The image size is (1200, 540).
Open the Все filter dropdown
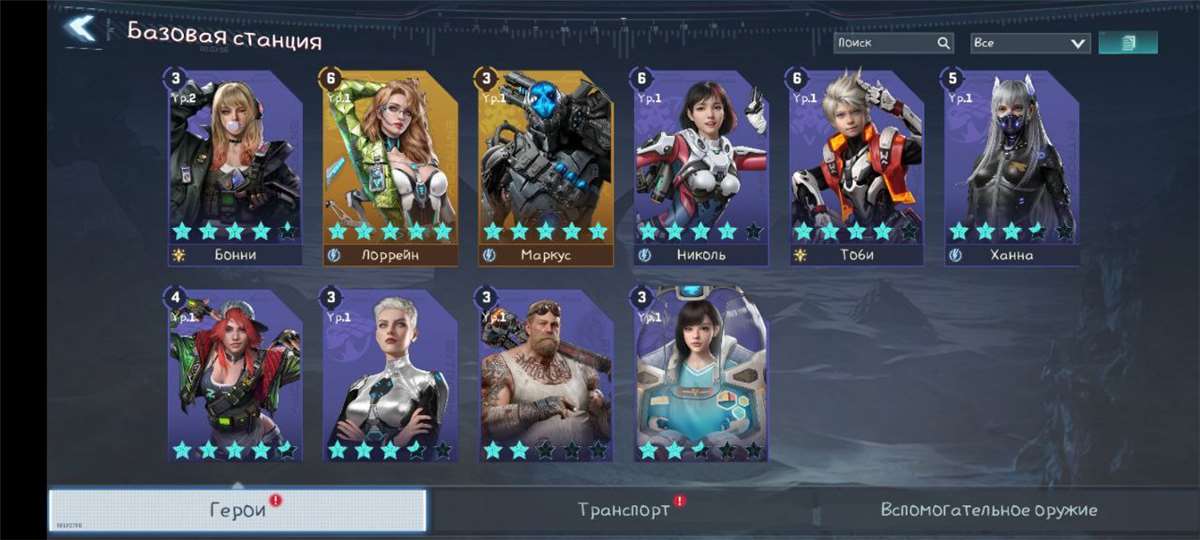pyautogui.click(x=1030, y=43)
